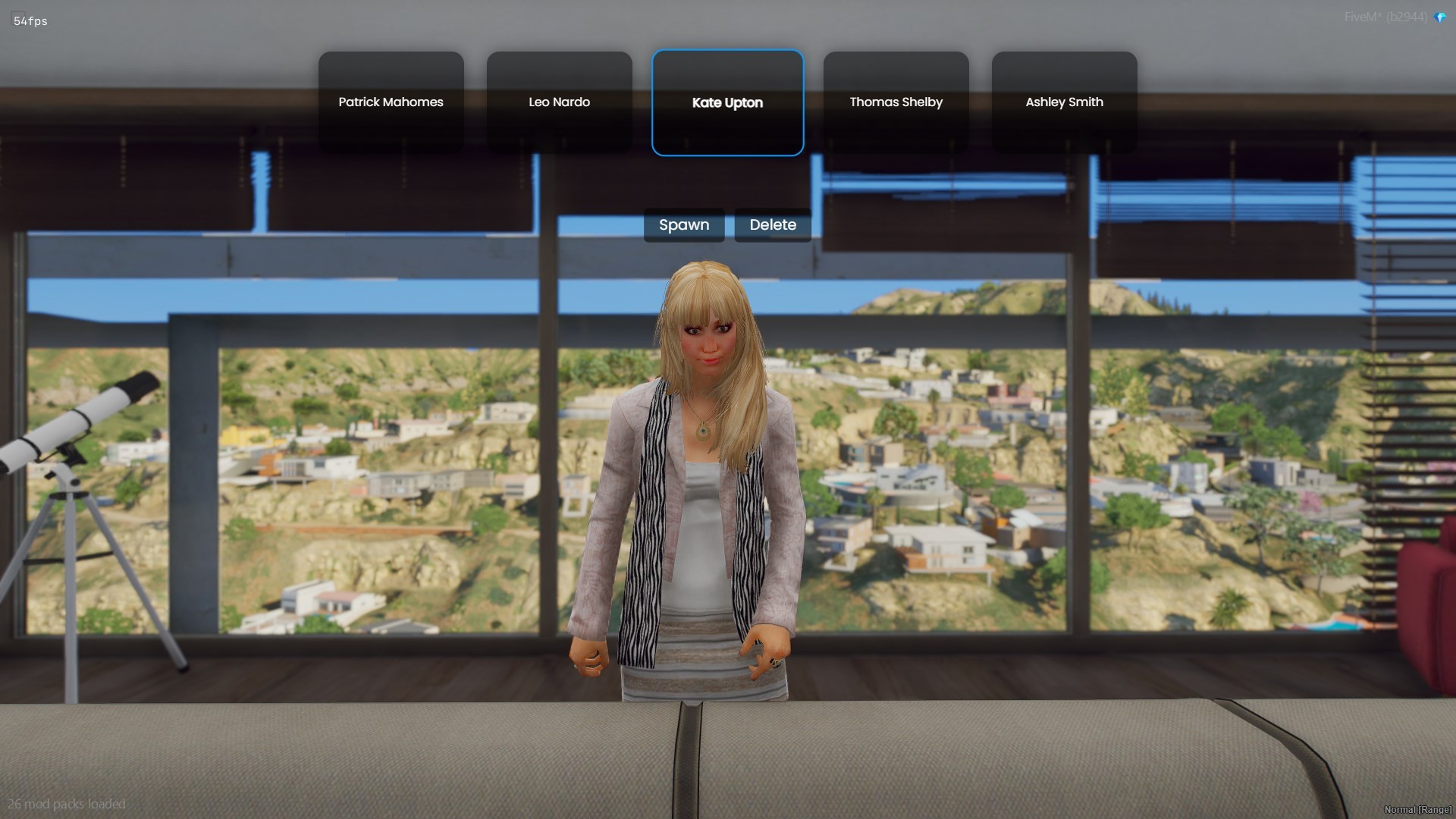Delete the selected character
The width and height of the screenshot is (1456, 819).
773,225
